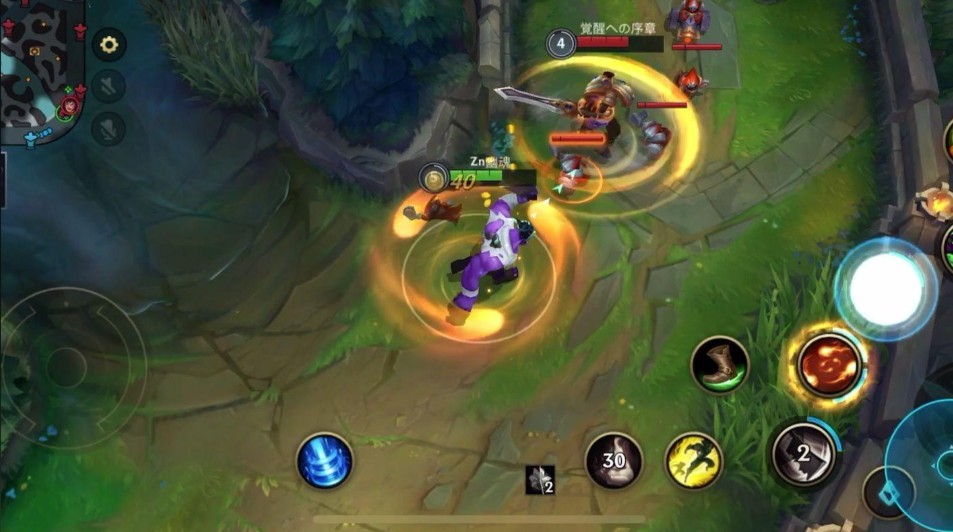
Task: Open the gear settings menu
Action: (109, 45)
